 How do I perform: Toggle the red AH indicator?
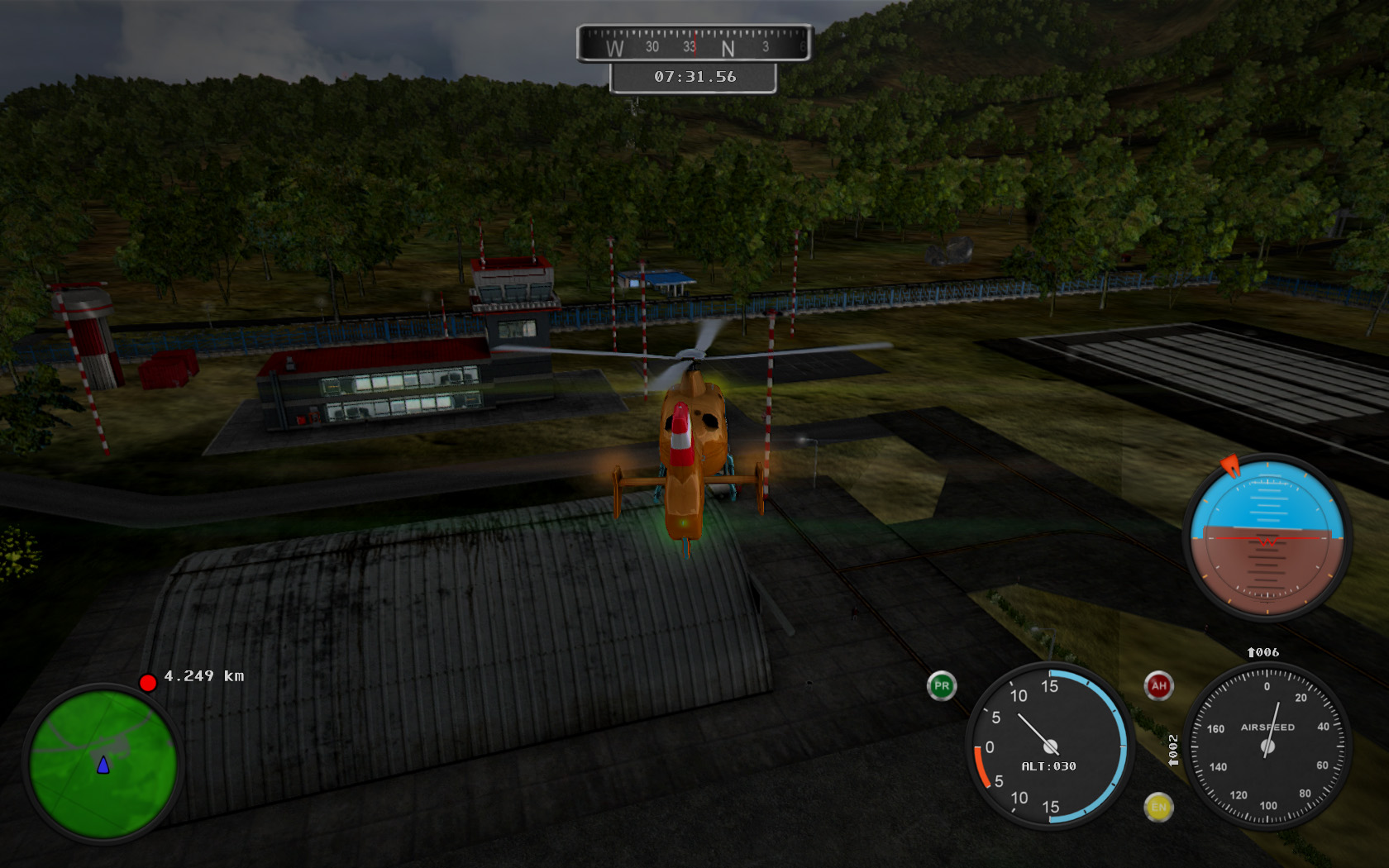[x=1158, y=685]
